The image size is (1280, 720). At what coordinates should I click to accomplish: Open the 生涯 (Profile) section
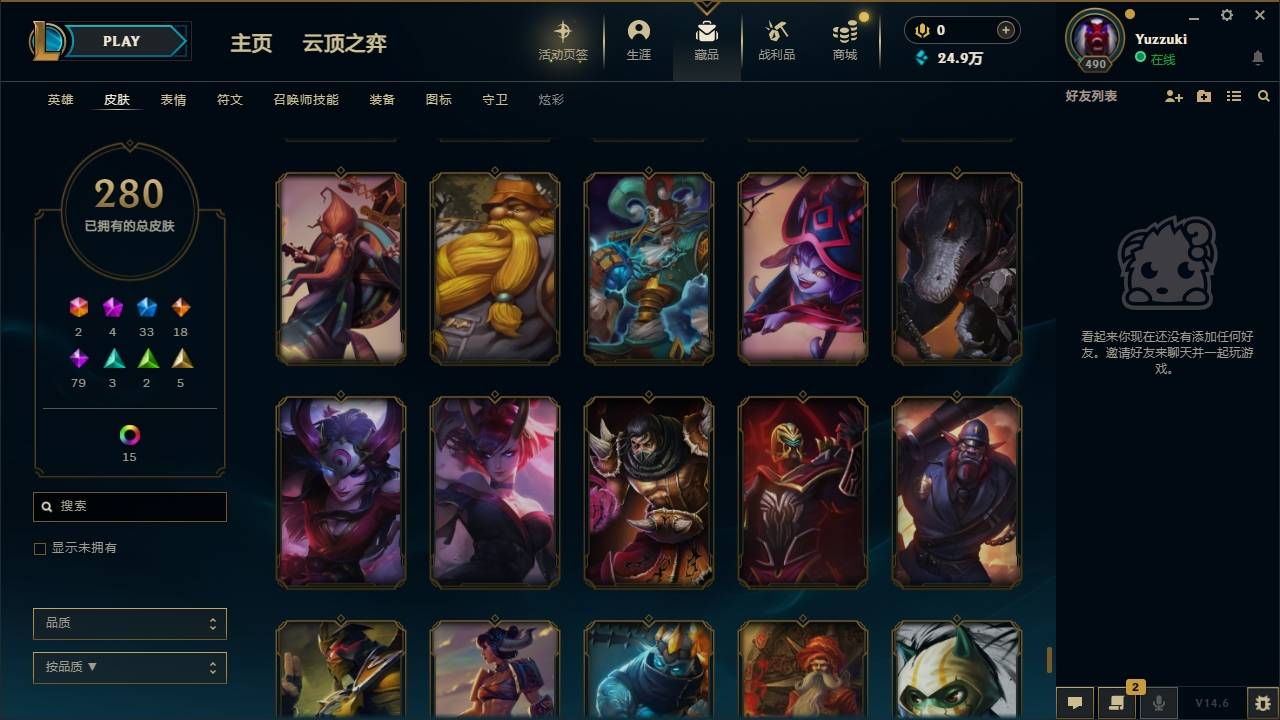[x=639, y=40]
